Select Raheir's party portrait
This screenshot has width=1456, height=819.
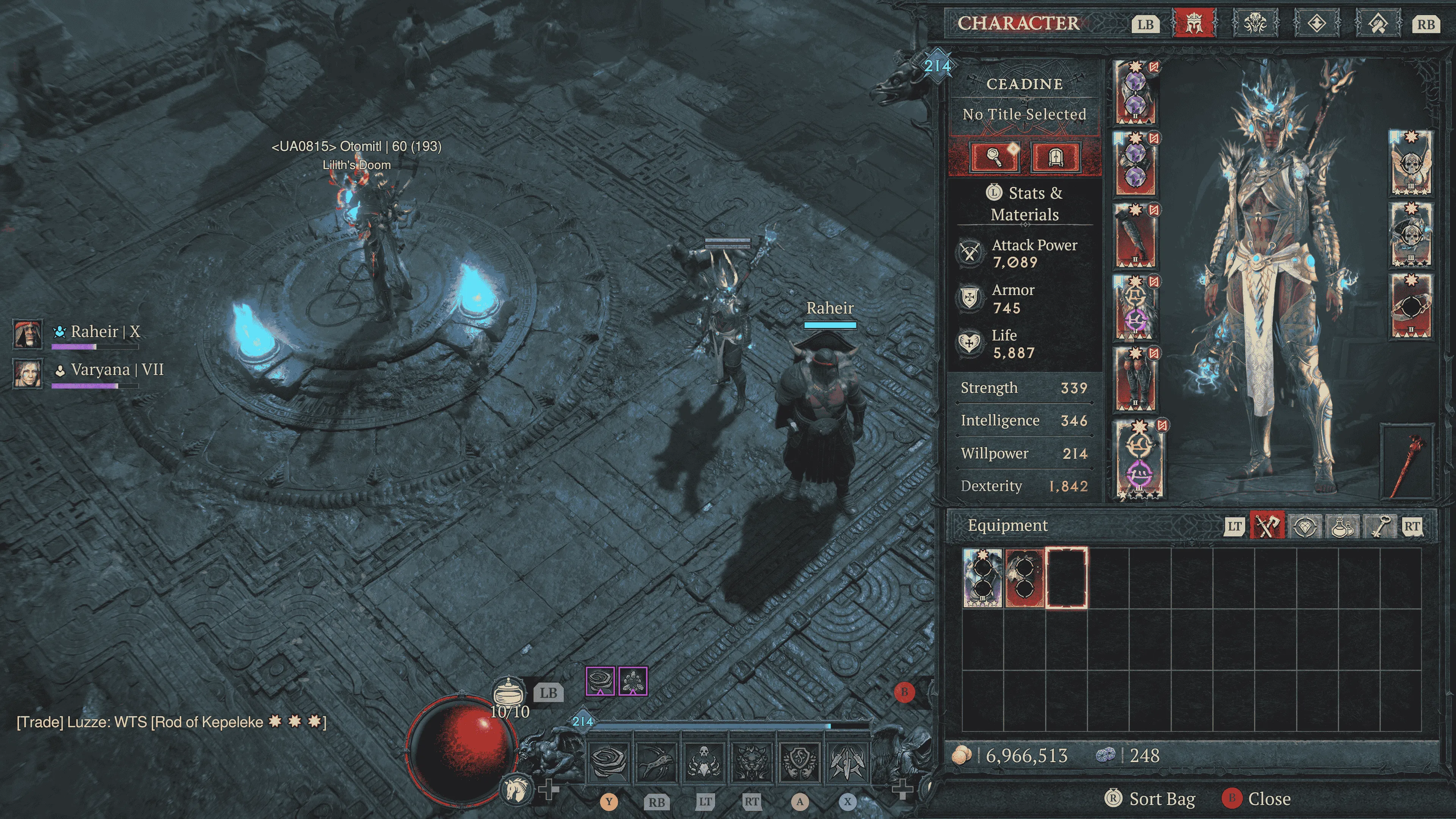tap(27, 334)
